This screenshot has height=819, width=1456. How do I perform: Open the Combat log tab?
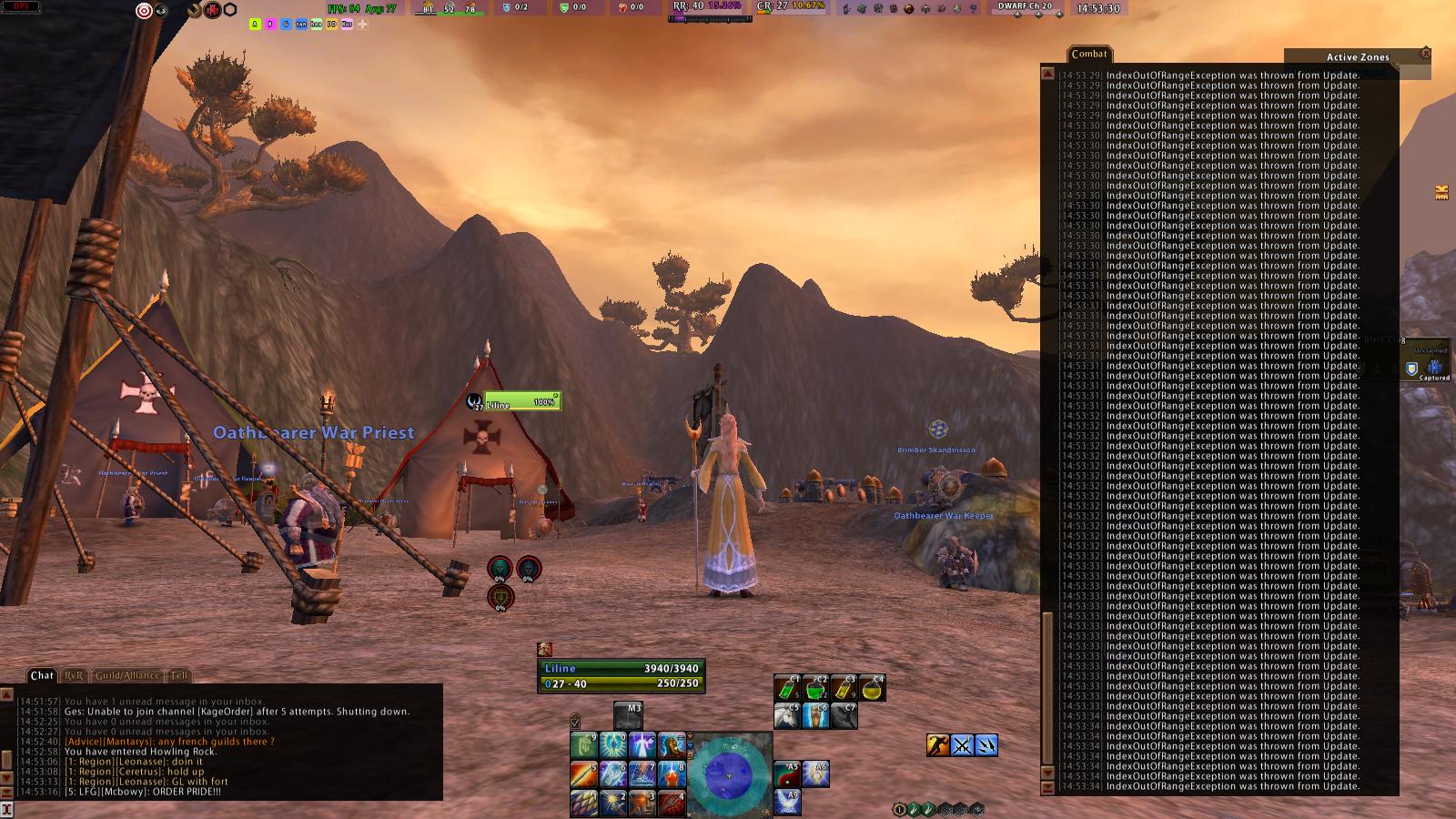[x=1088, y=54]
